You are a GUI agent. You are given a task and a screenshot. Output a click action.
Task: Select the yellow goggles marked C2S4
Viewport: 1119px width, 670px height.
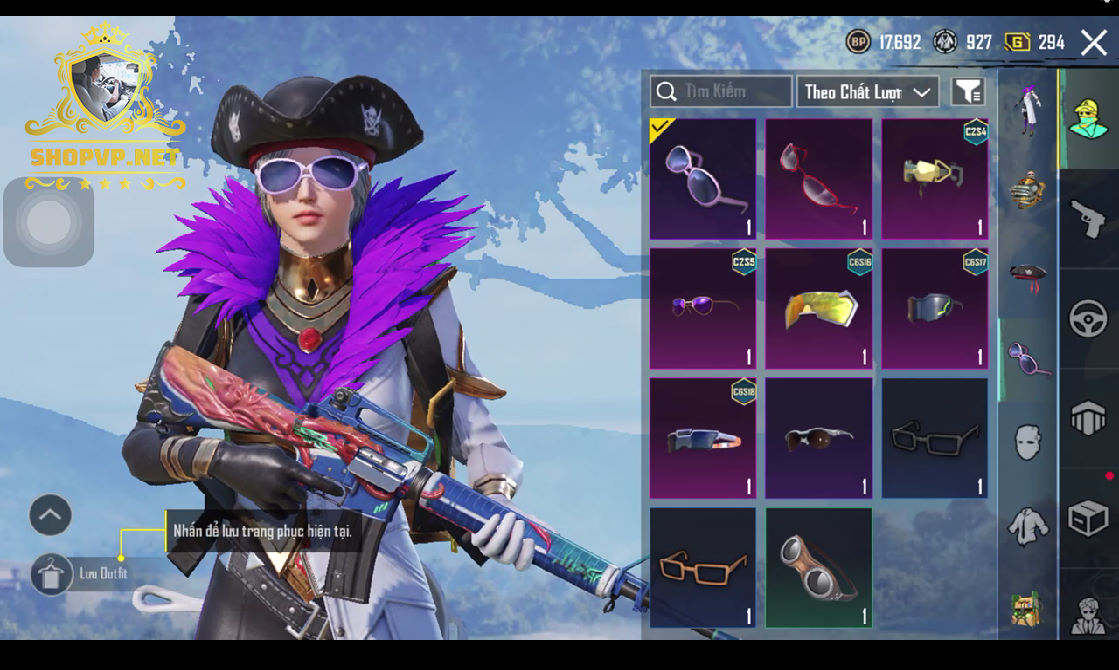point(935,180)
